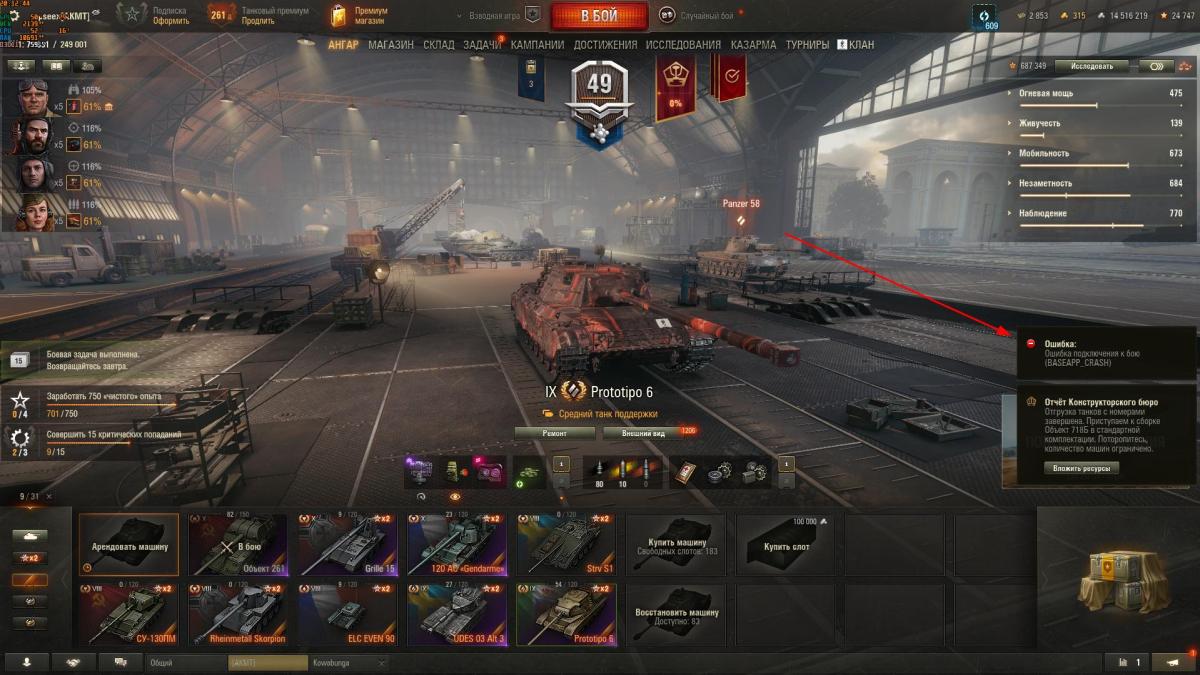Go to the ДОСТИЖЕНИЯ tab

pos(605,45)
